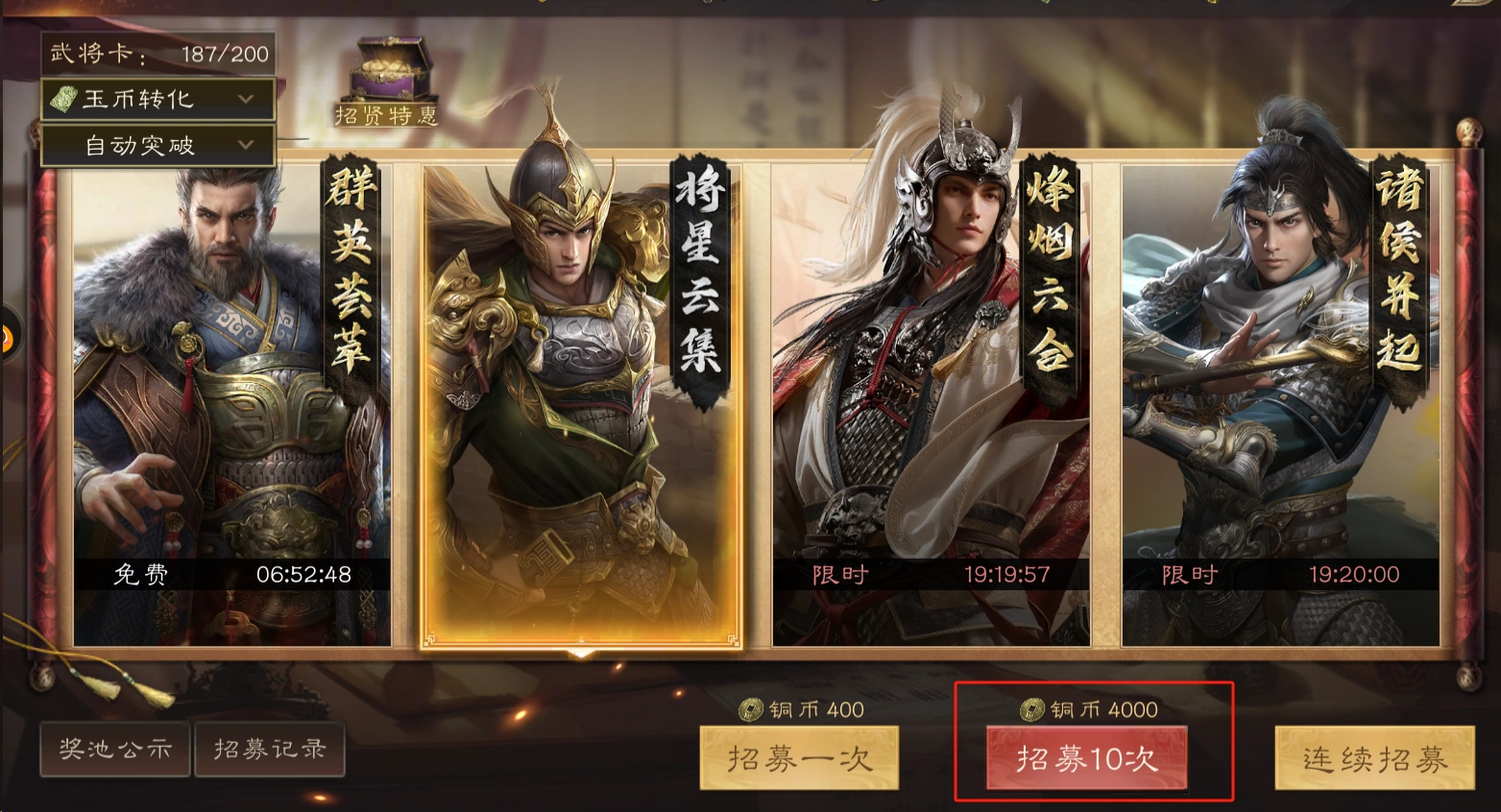Click the 连续招募 continuous recruit button
This screenshot has height=812, width=1501.
pos(1373,758)
